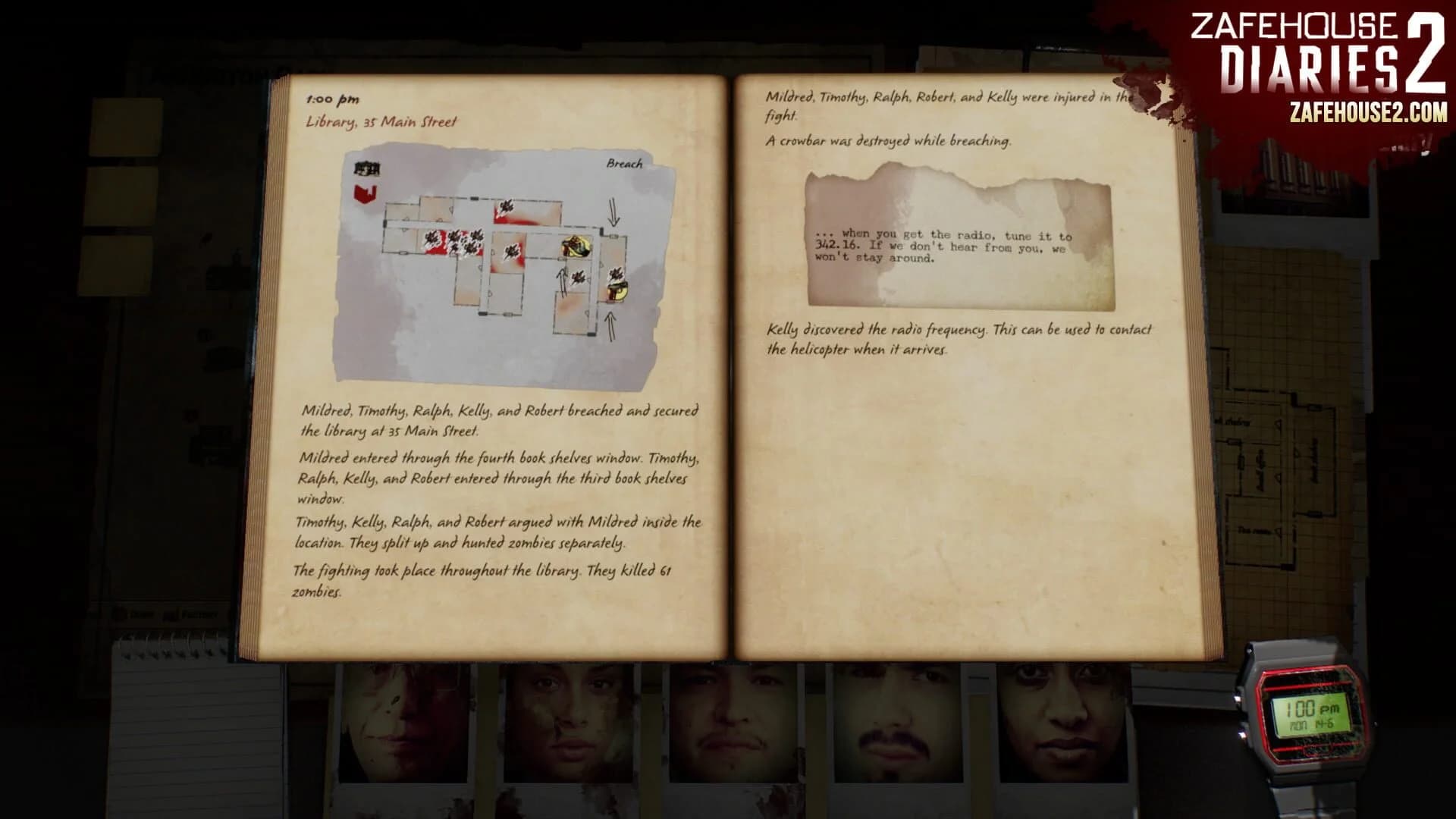This screenshot has width=1456, height=819.
Task: Select the breach arrow at the map's top right
Action: point(613,212)
